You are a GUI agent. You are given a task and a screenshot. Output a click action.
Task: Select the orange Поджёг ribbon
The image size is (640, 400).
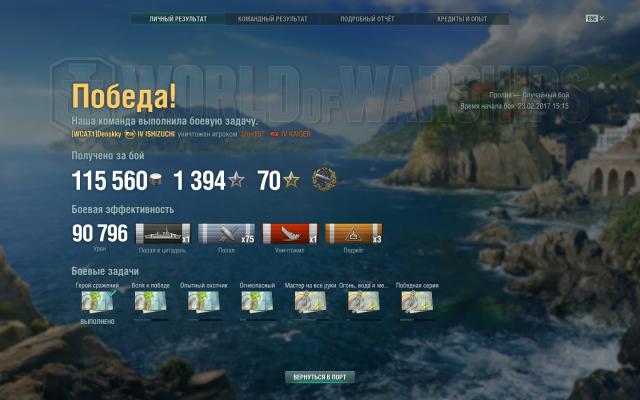(353, 233)
